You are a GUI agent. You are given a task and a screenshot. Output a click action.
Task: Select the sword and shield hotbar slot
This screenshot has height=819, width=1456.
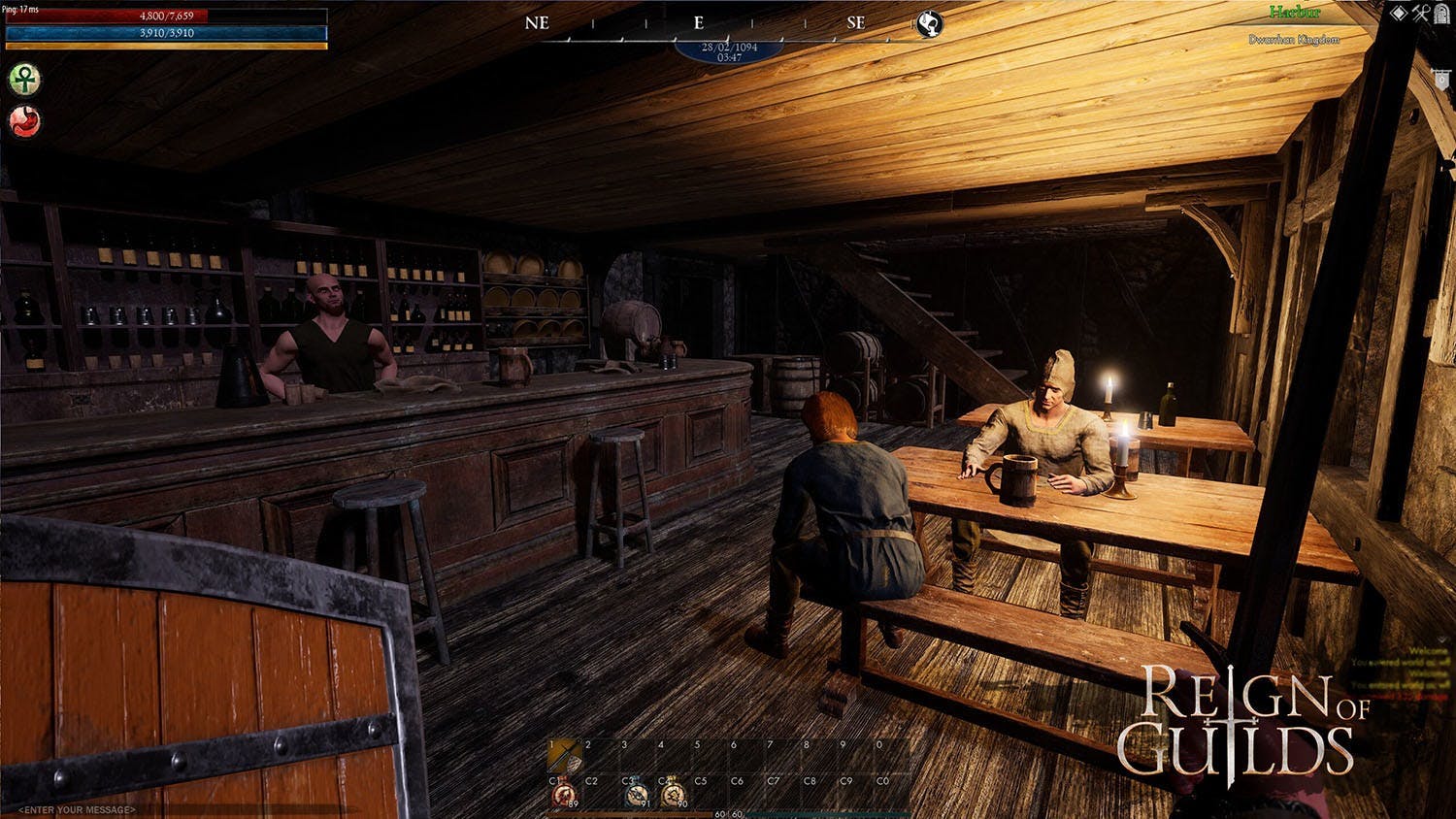tap(564, 756)
